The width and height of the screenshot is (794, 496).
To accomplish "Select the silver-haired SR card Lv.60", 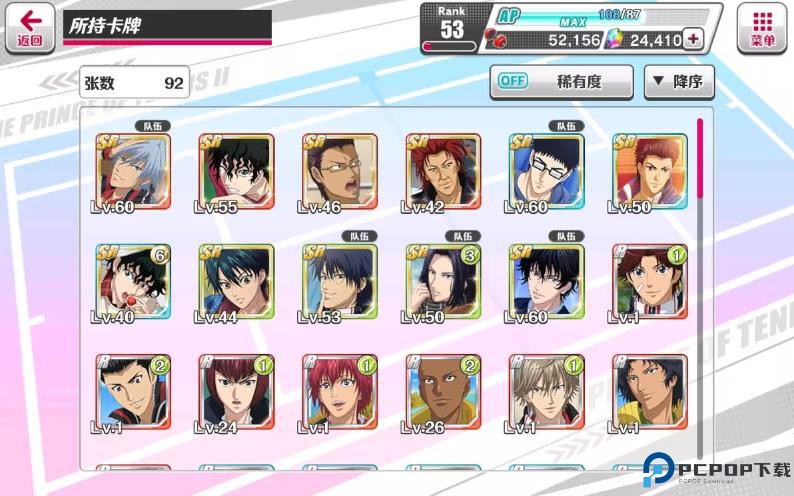I will [133, 172].
